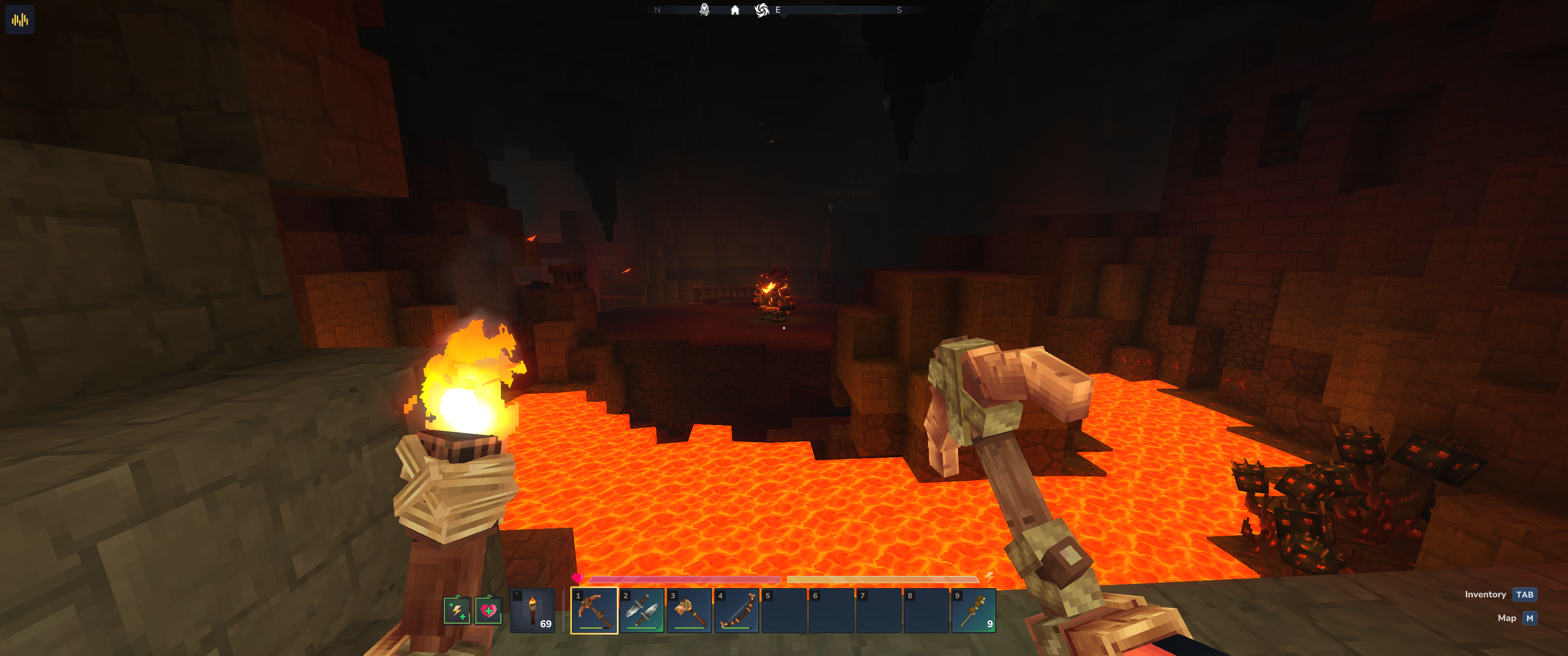The height and width of the screenshot is (656, 1568).
Task: Open the yellow audio bars overlay icon
Action: click(x=20, y=20)
